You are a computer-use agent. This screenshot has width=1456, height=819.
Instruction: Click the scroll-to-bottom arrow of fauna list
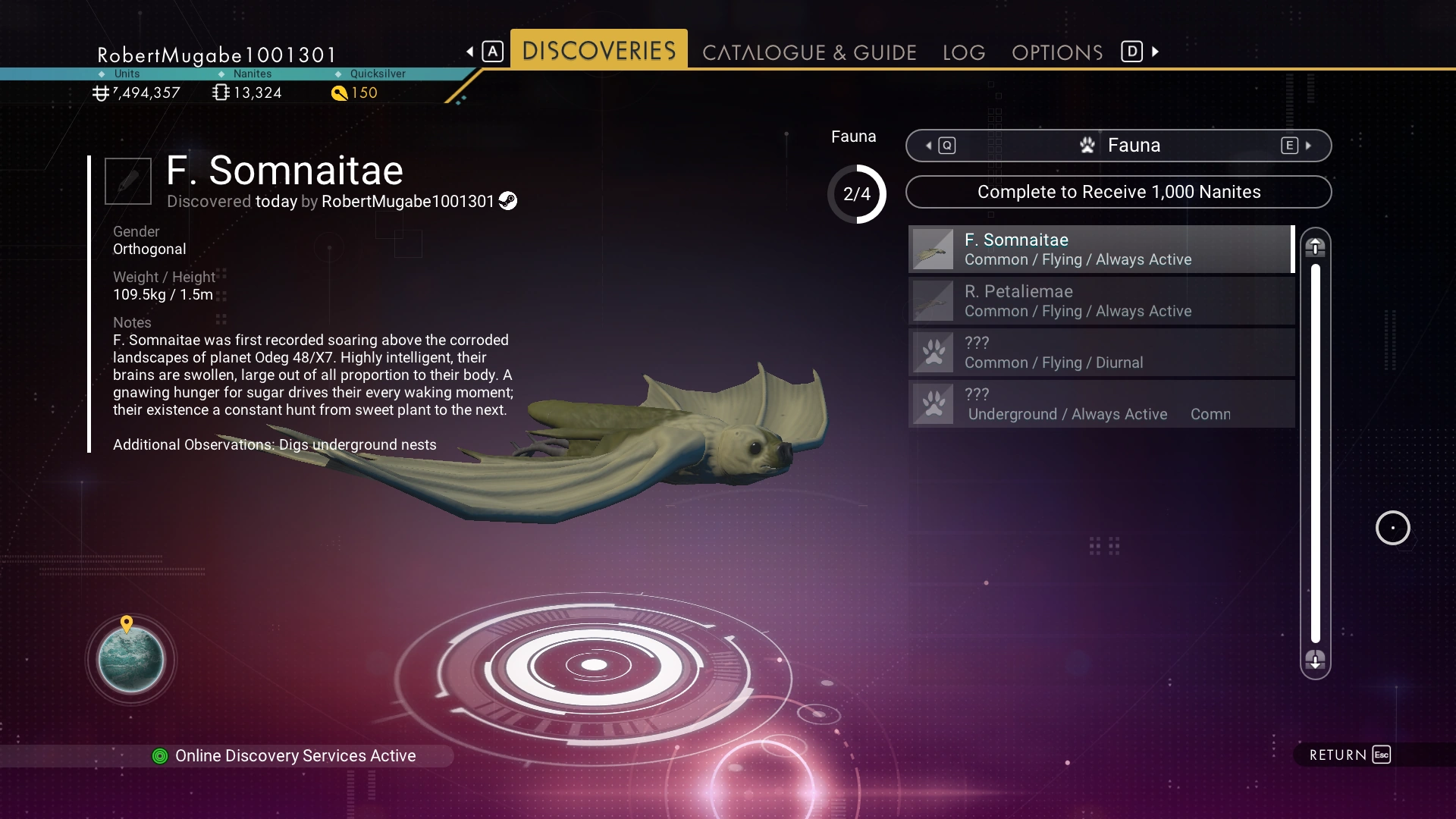pyautogui.click(x=1315, y=660)
